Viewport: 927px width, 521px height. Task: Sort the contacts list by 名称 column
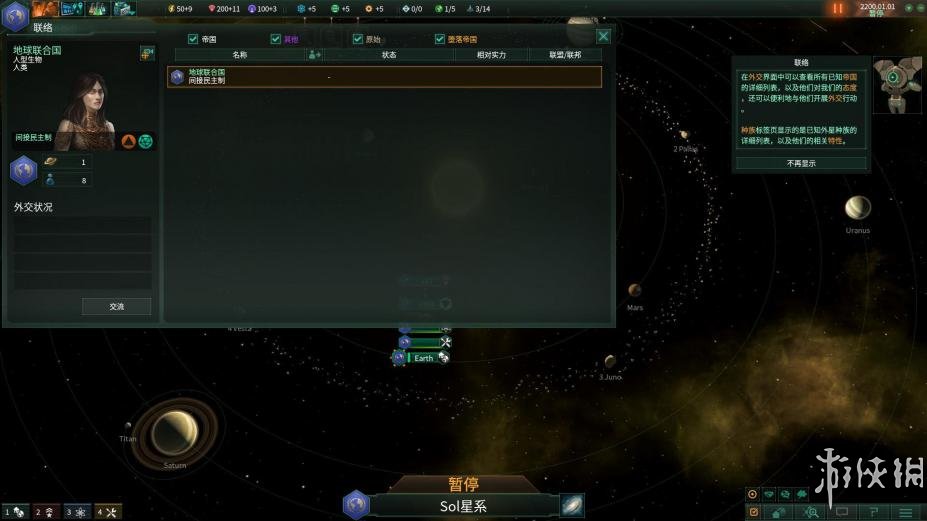tap(239, 55)
